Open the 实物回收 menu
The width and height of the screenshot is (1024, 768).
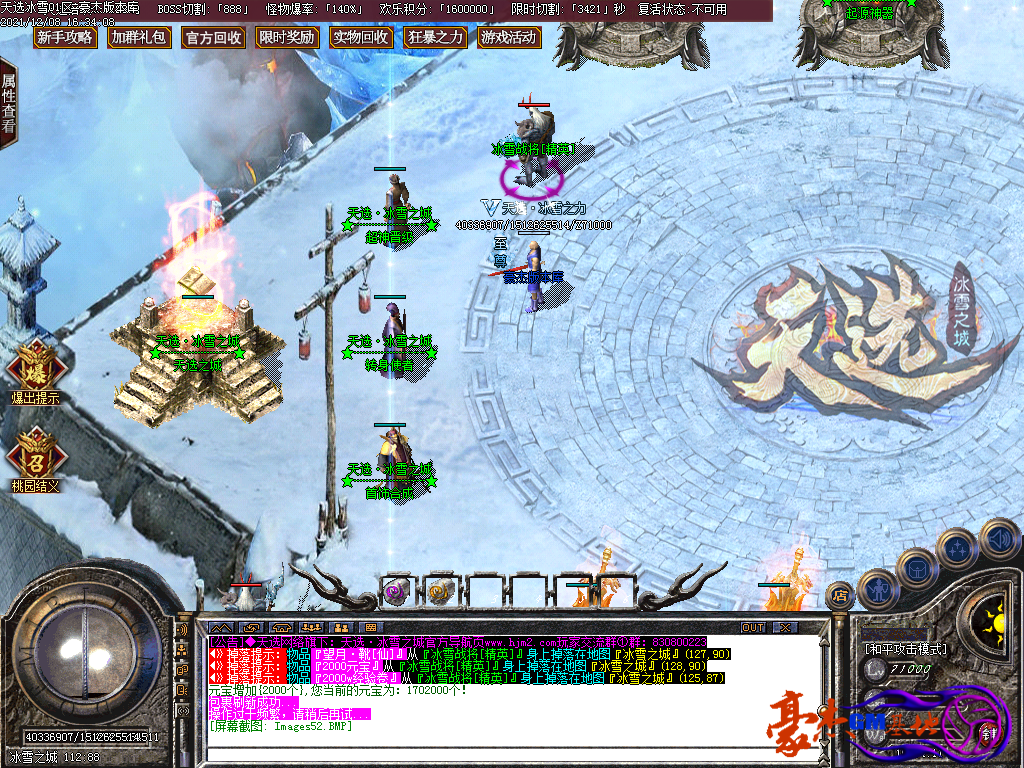click(361, 38)
